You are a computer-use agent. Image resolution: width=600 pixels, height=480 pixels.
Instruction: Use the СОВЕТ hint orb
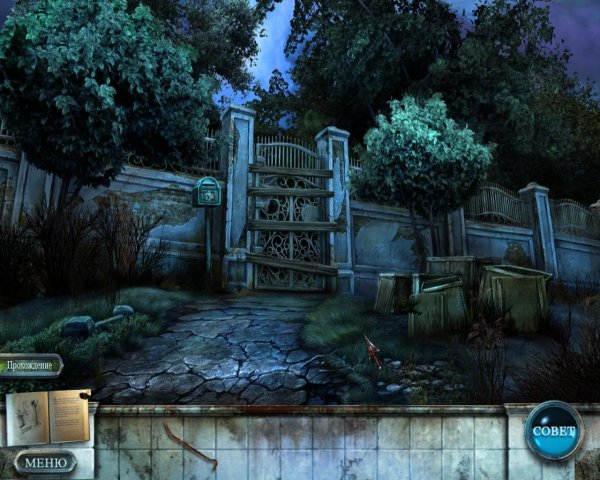click(x=553, y=431)
